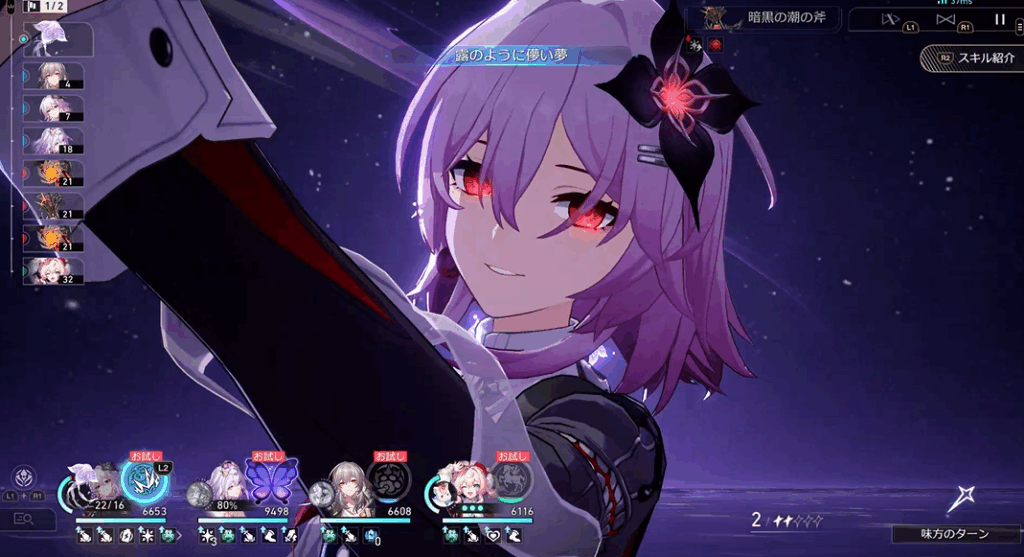Screen dimensions: 1024x557
Task: Click the technique emblem icon above magnifier
Action: [x=22, y=476]
